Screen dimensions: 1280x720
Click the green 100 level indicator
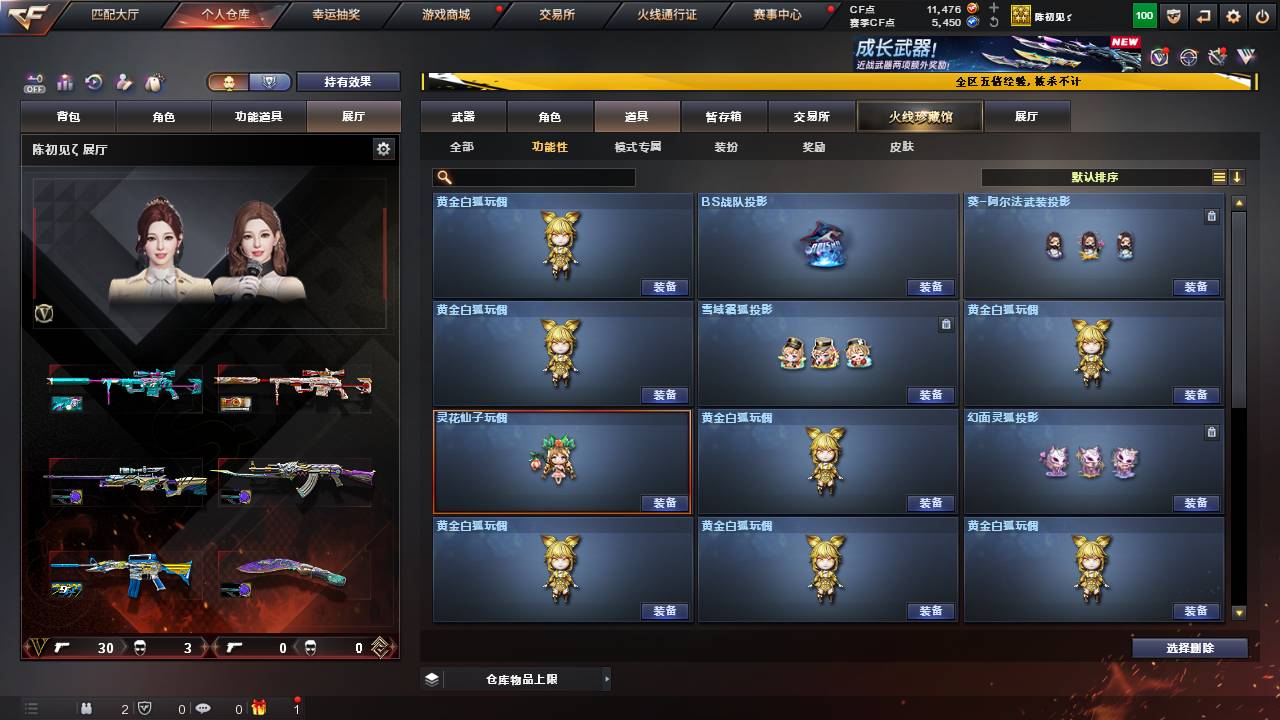click(1143, 15)
